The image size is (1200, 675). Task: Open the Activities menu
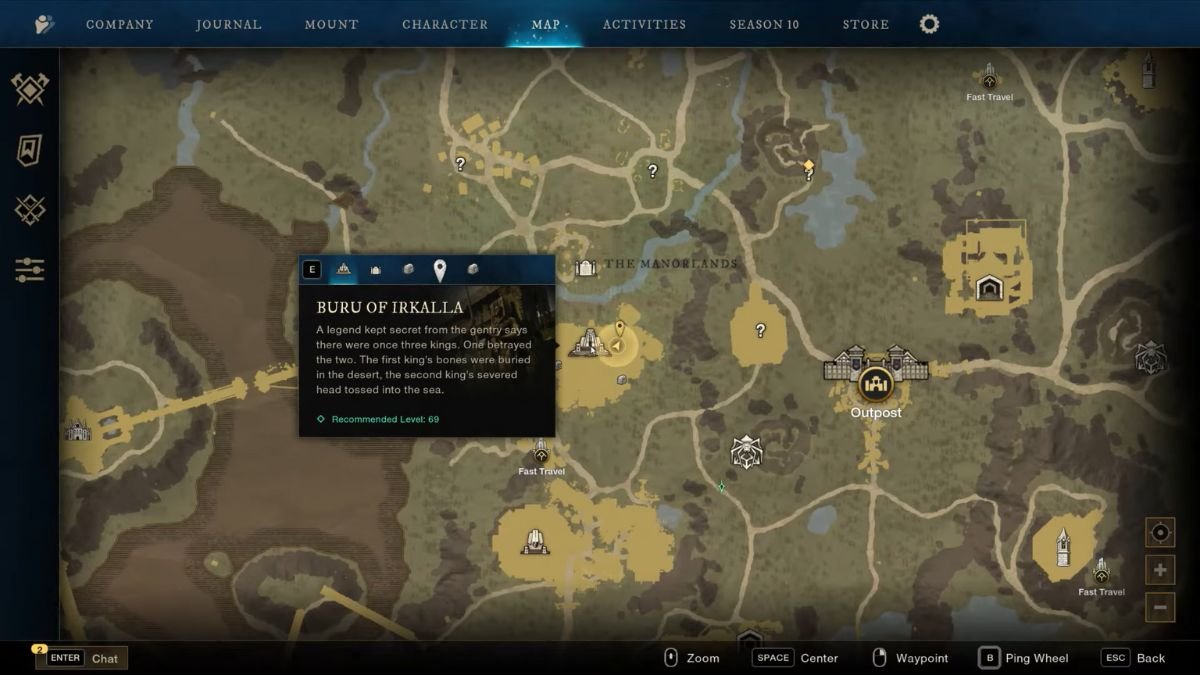click(644, 24)
